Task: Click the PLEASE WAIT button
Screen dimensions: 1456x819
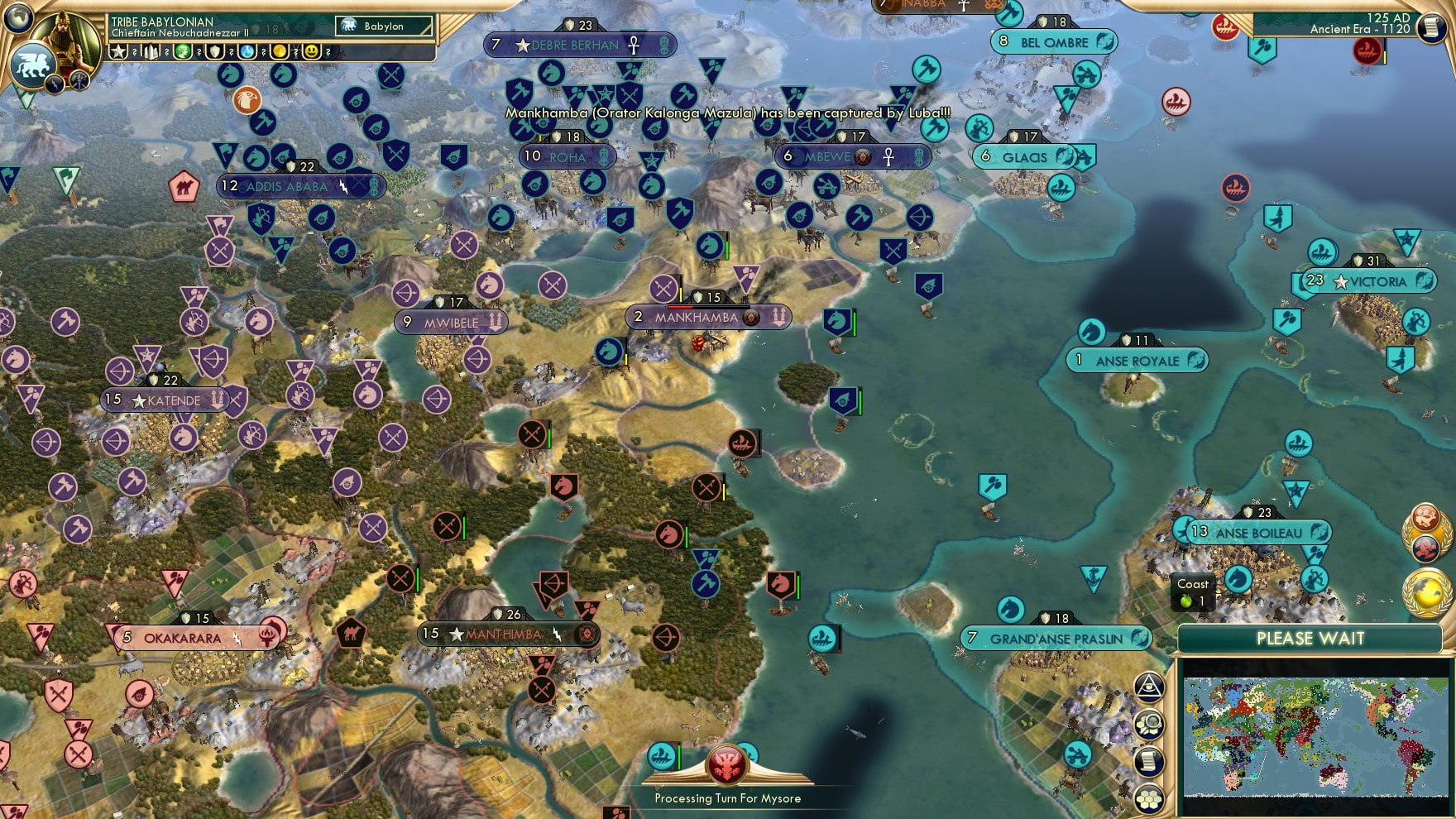Action: 1311,639
